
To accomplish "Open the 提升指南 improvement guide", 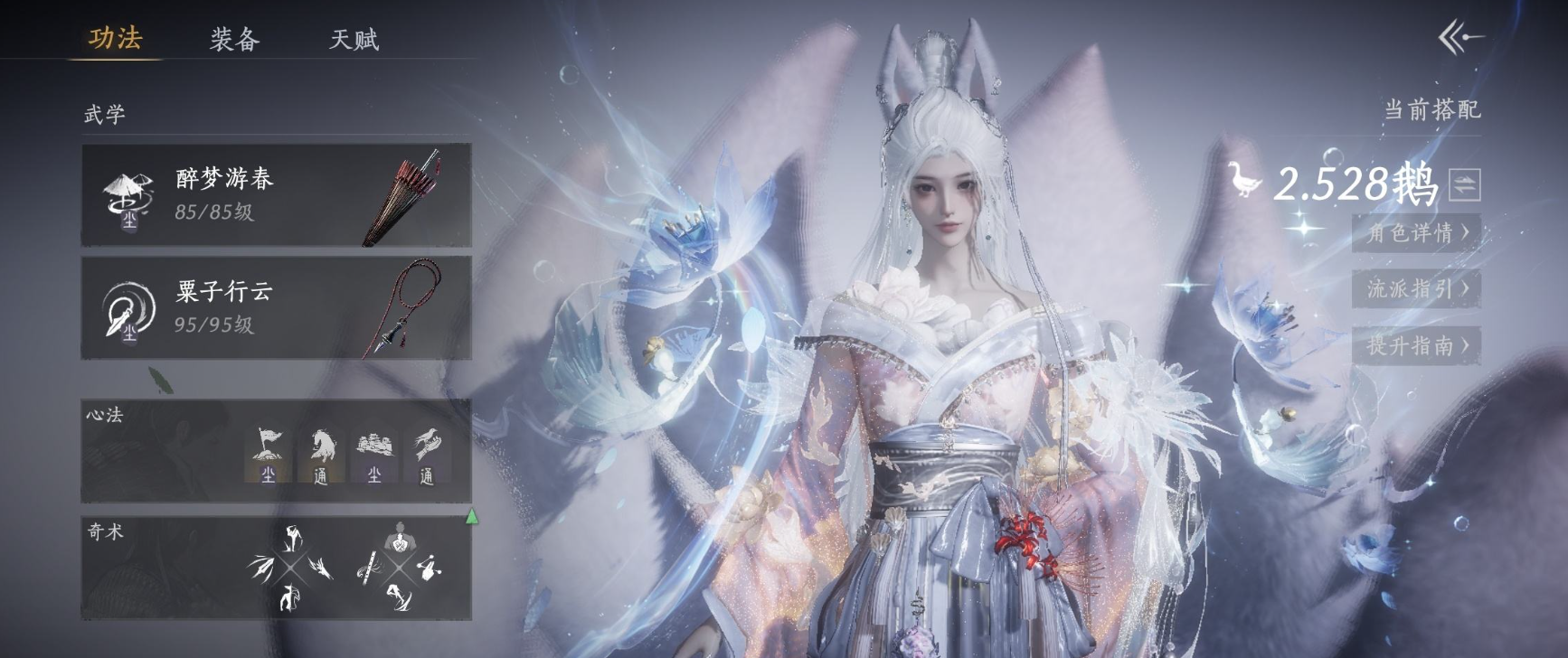I will [x=1416, y=345].
